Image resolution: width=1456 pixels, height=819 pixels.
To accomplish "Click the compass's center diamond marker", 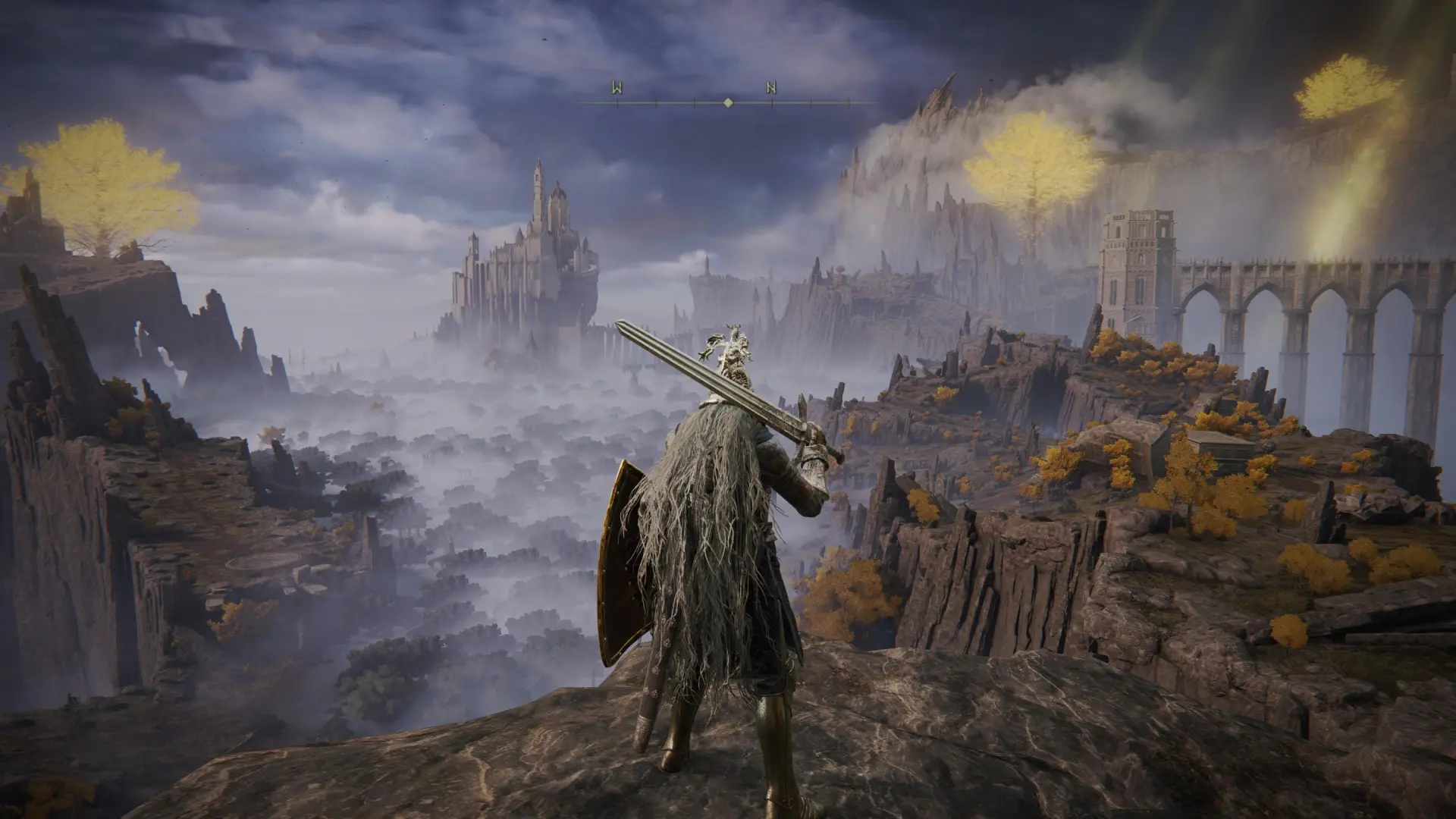I will (728, 102).
